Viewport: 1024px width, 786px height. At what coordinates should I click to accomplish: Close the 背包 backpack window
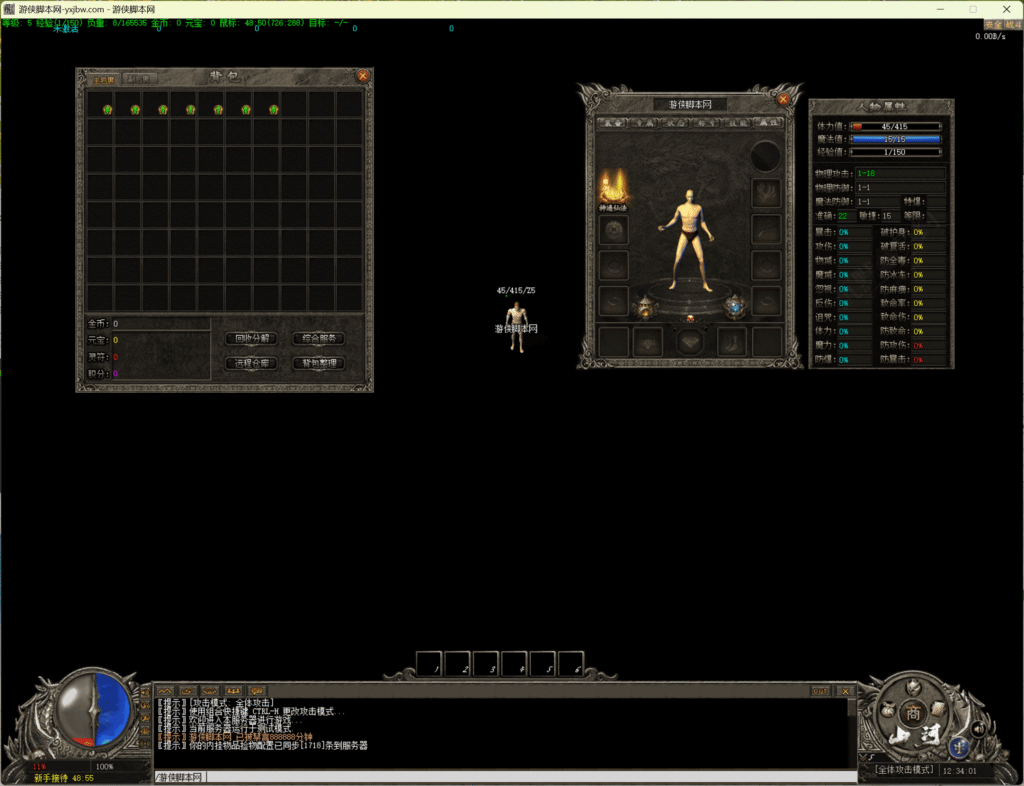[x=363, y=75]
